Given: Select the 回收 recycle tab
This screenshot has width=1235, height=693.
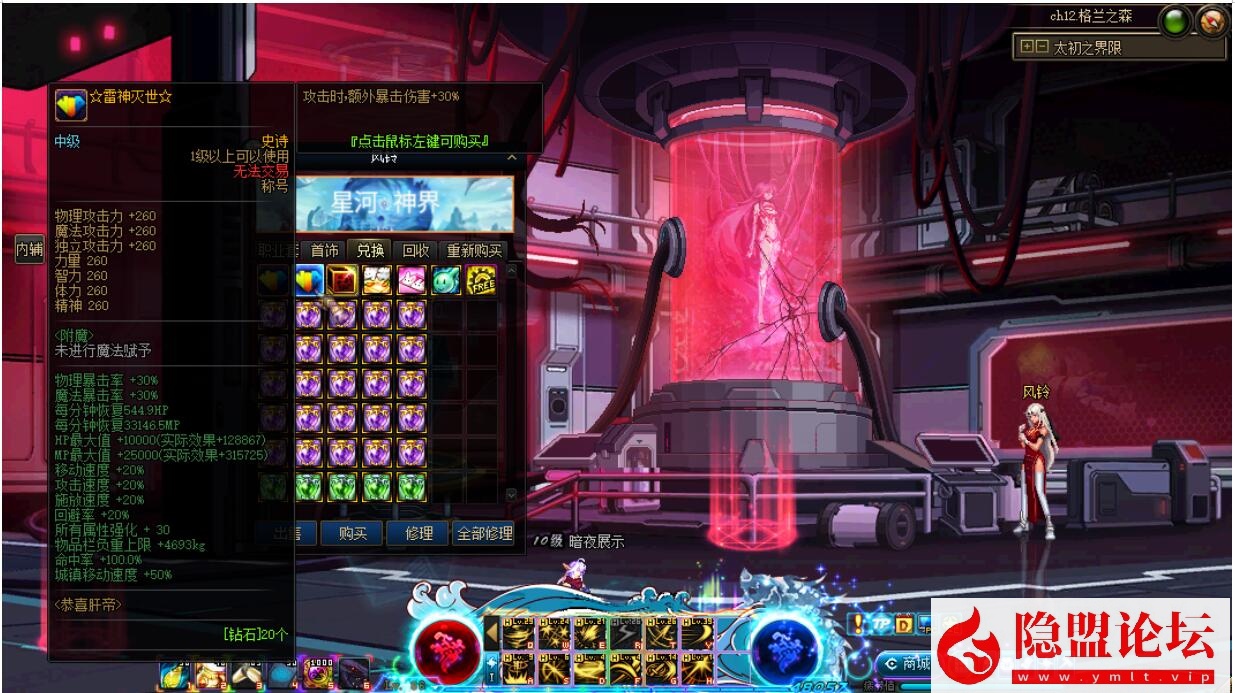Looking at the screenshot, I should click(415, 251).
